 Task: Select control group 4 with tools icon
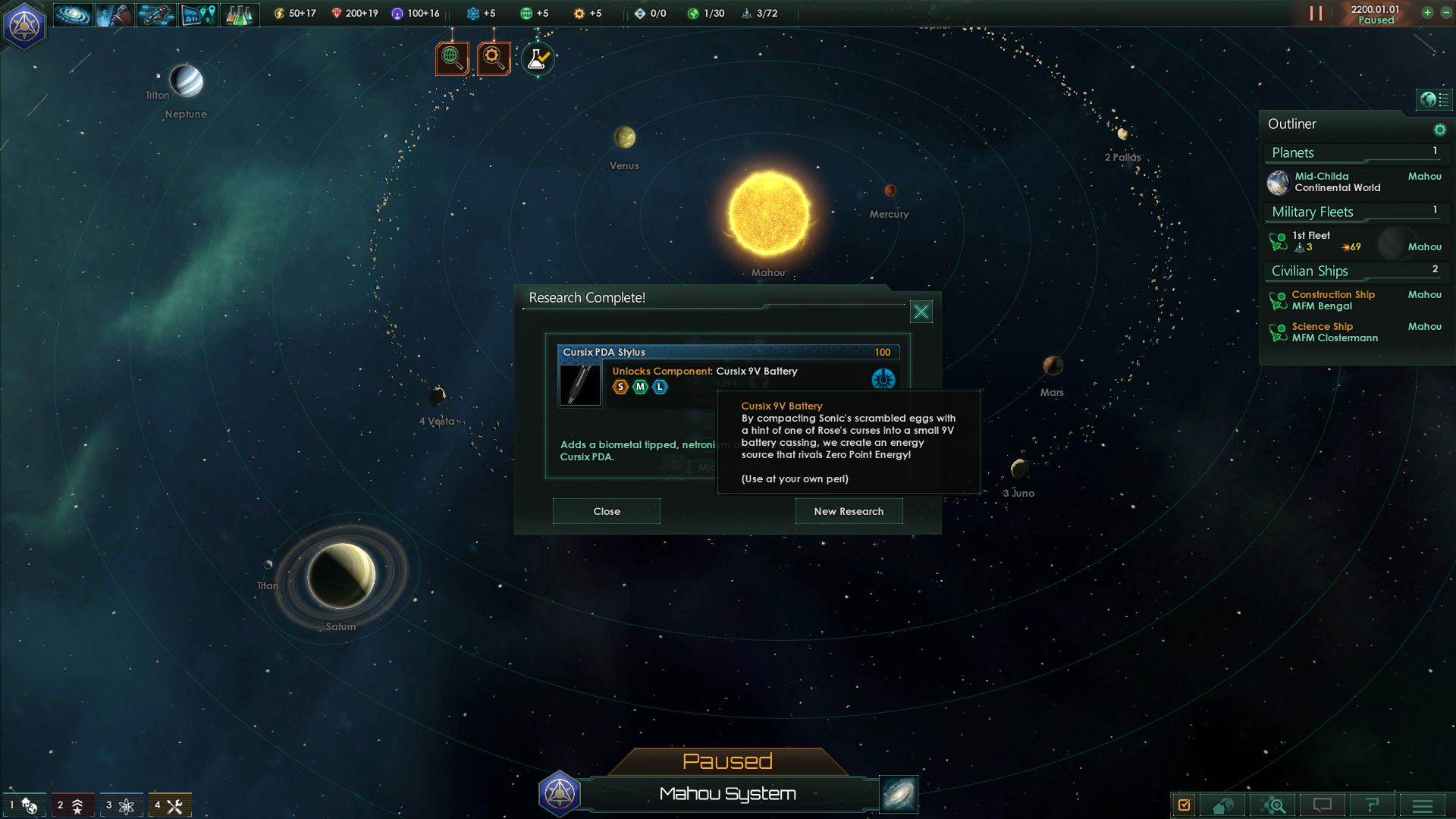[169, 805]
